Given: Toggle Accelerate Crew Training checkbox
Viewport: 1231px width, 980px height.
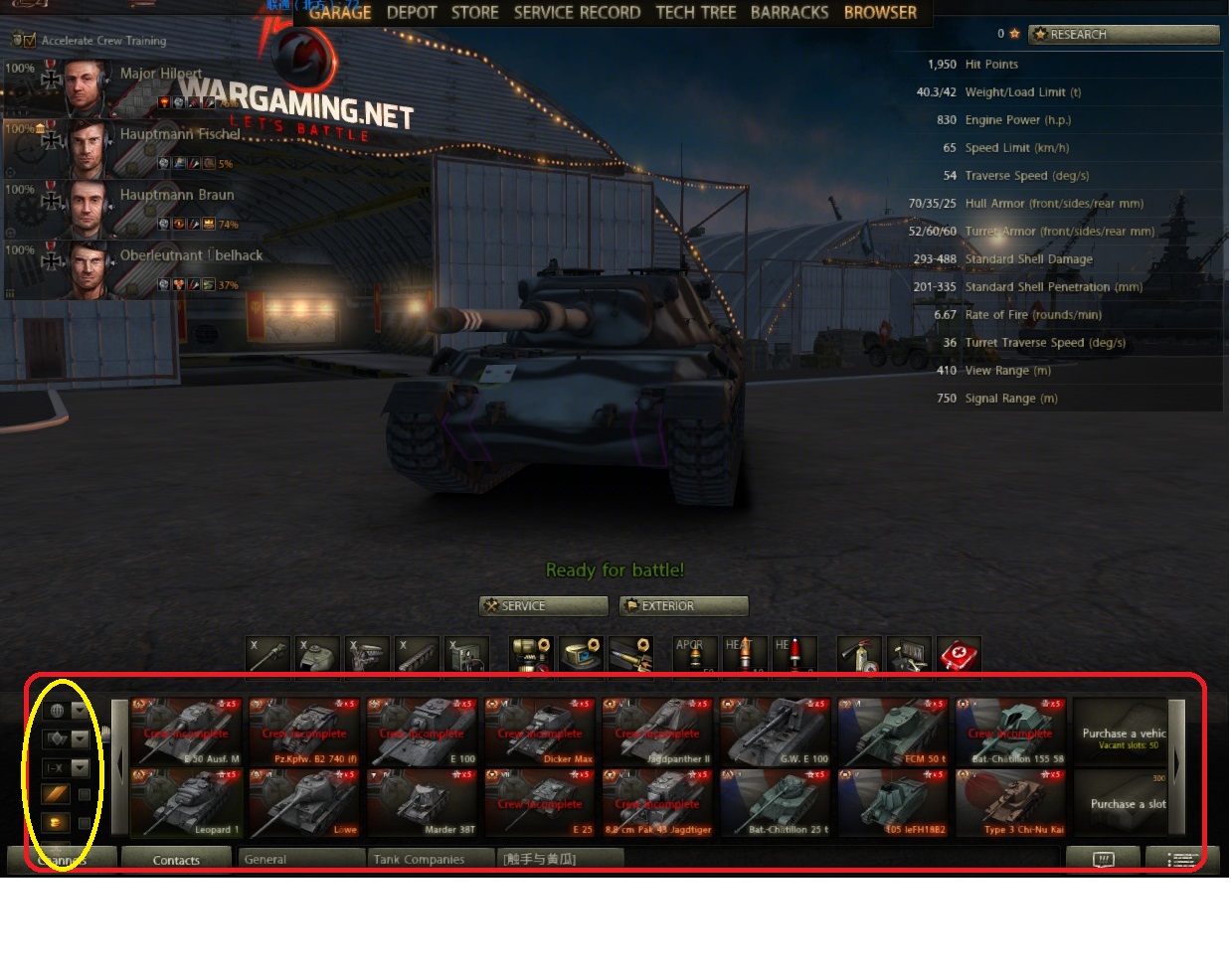Looking at the screenshot, I should point(28,41).
